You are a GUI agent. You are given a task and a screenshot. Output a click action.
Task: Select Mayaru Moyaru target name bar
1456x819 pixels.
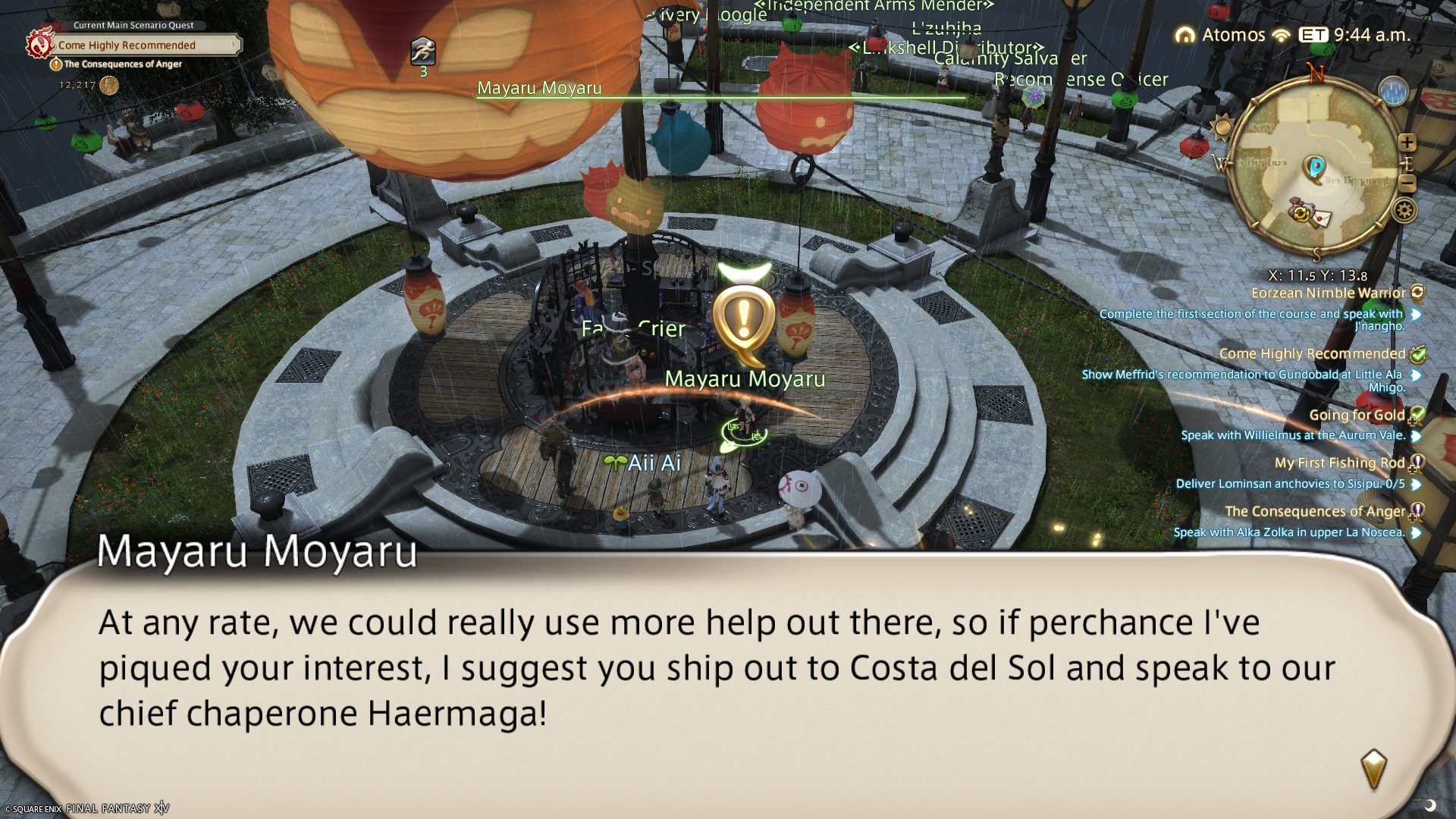pyautogui.click(x=539, y=89)
